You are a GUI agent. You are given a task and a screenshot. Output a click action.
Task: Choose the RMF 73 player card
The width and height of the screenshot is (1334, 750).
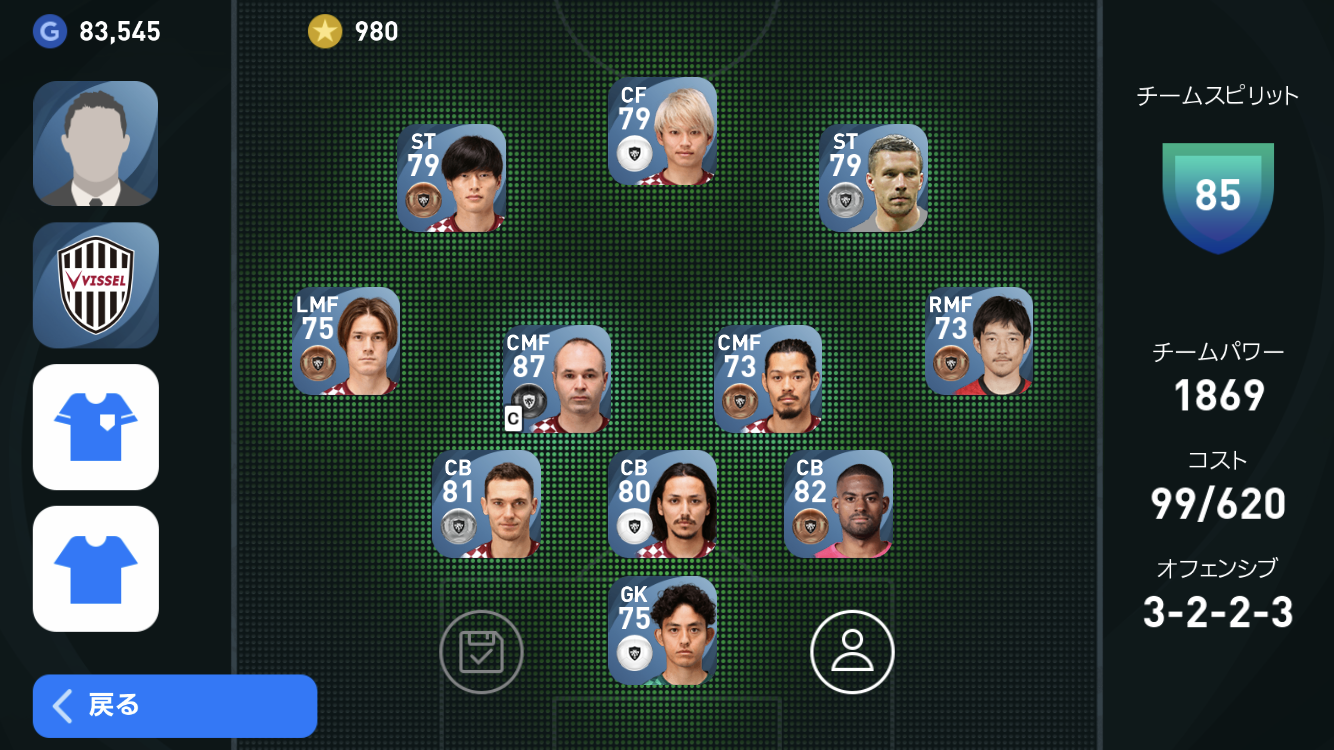point(979,341)
